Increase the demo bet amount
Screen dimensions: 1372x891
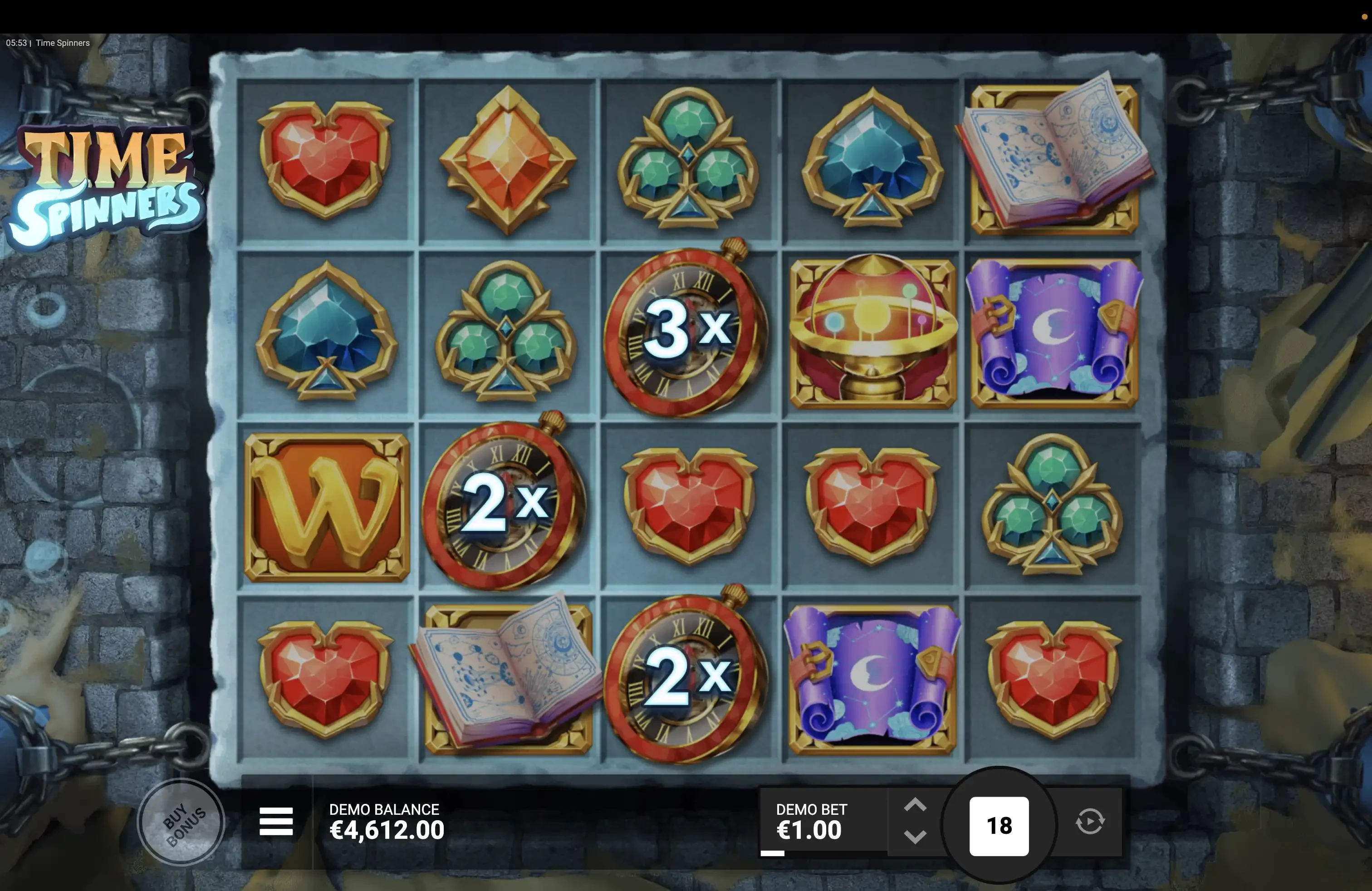coord(915,805)
